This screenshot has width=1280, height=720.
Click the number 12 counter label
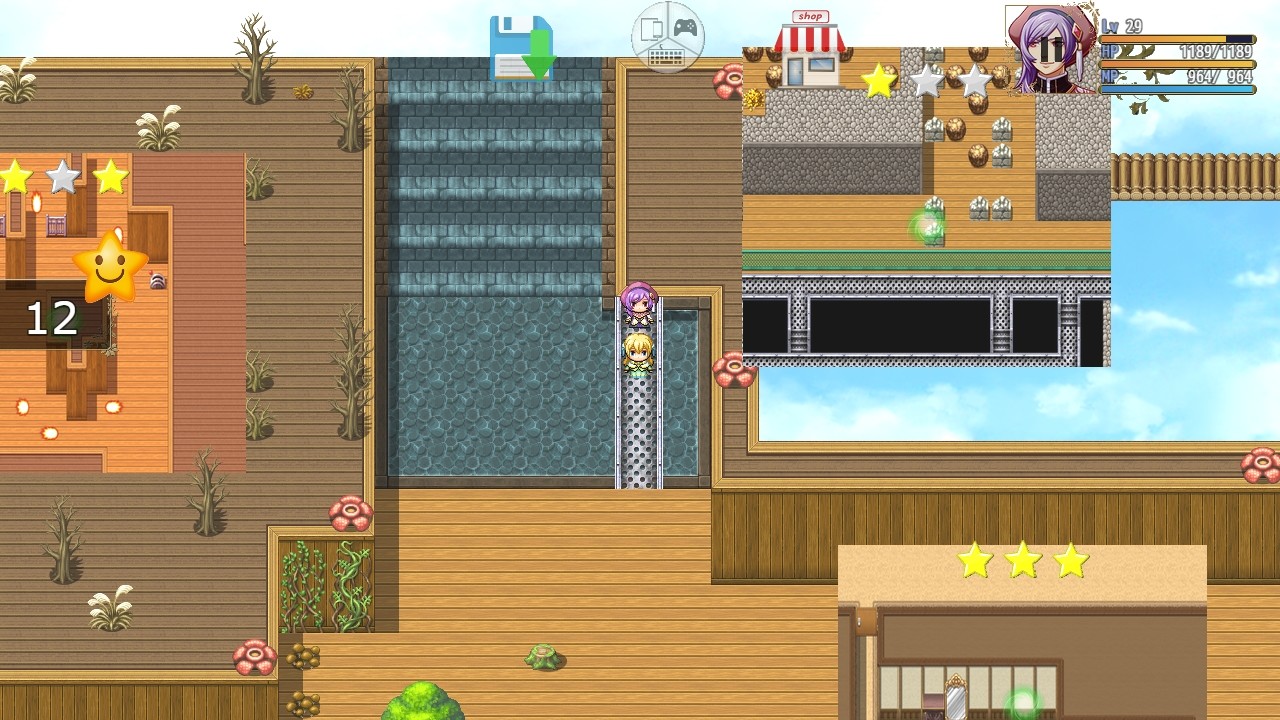click(x=52, y=320)
